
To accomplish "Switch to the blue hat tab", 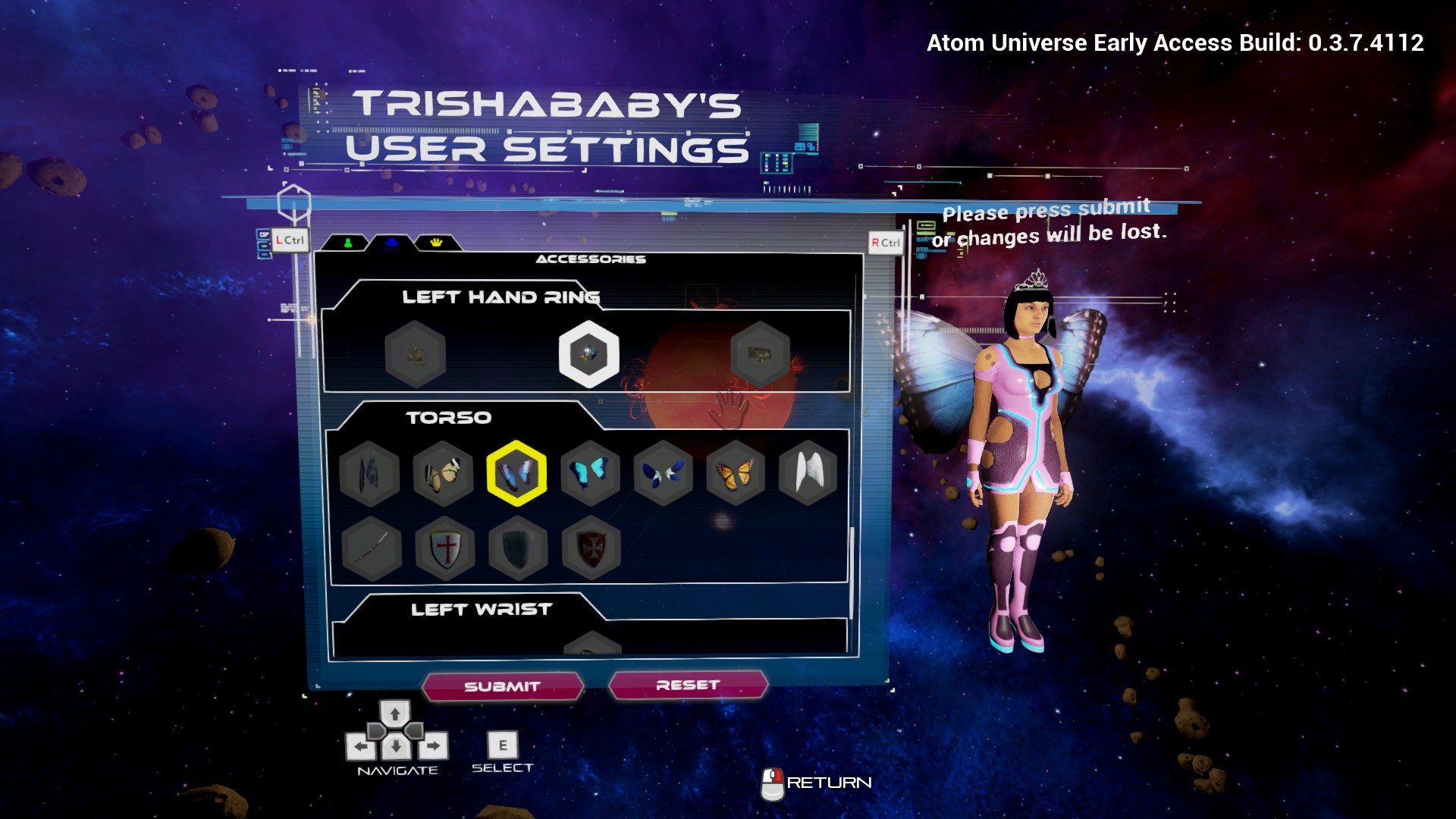I will 392,243.
